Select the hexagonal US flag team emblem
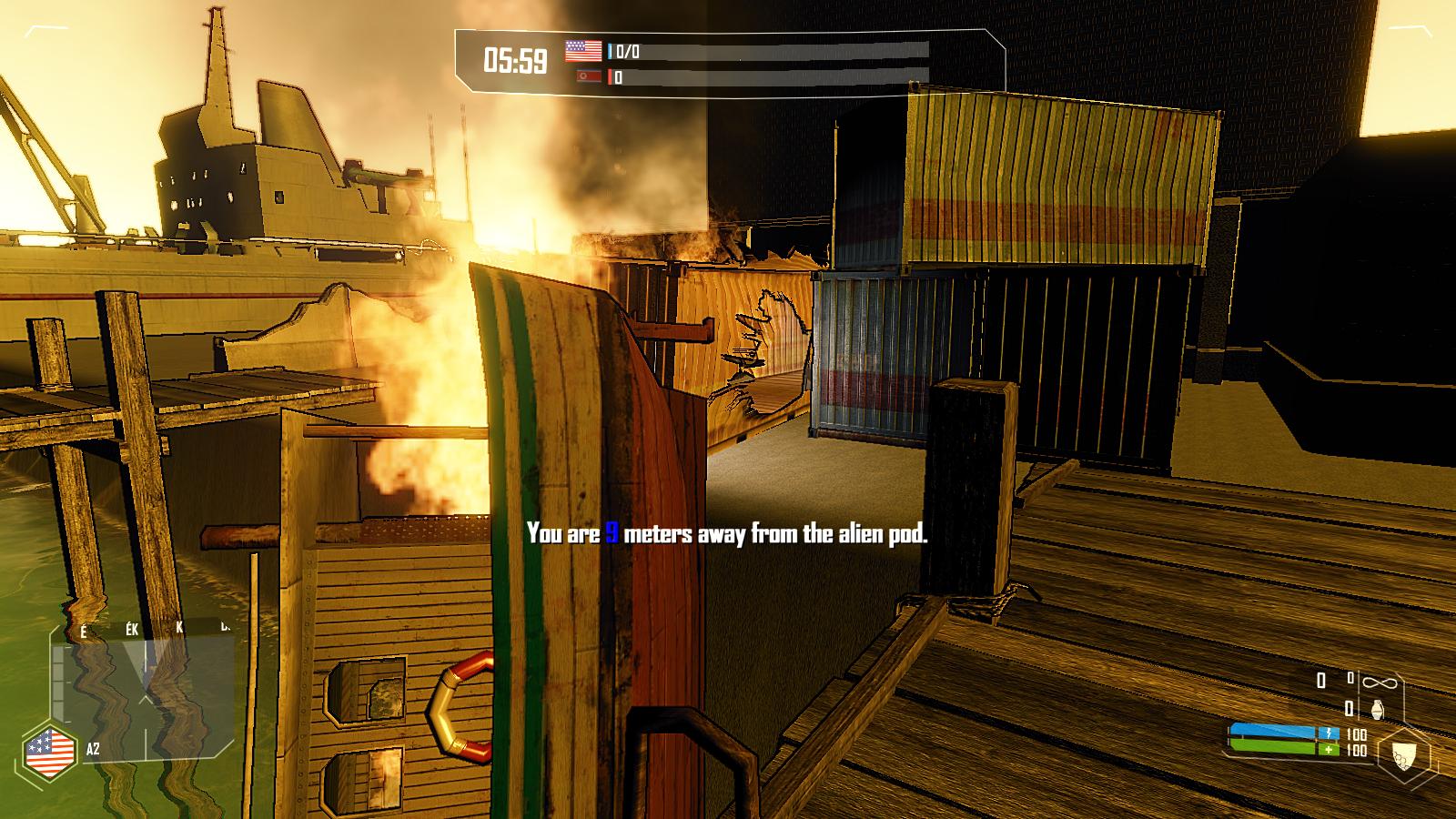Image resolution: width=1456 pixels, height=819 pixels. pyautogui.click(x=49, y=751)
